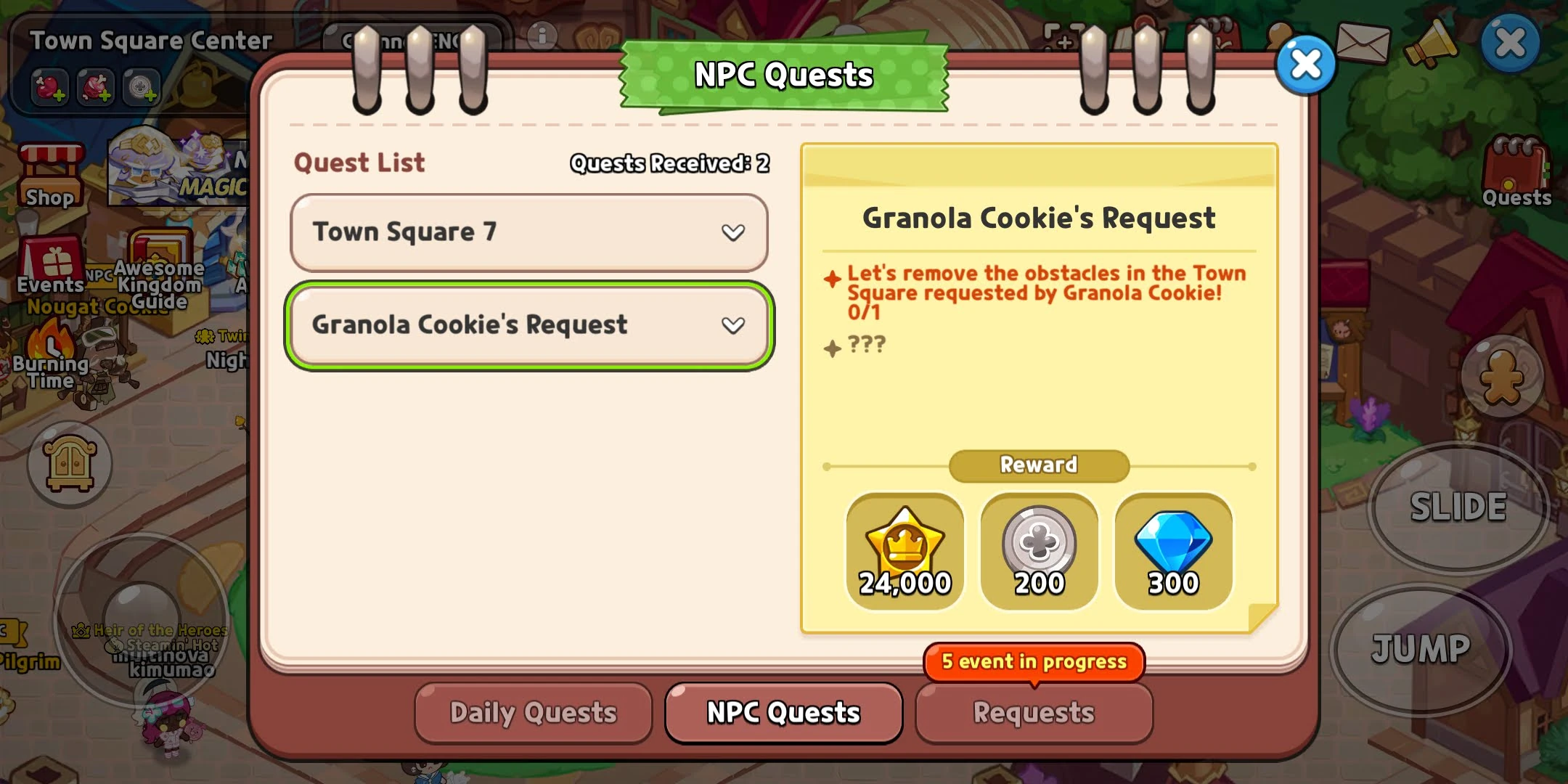Tap the info bubble next to the channel name

point(542,34)
